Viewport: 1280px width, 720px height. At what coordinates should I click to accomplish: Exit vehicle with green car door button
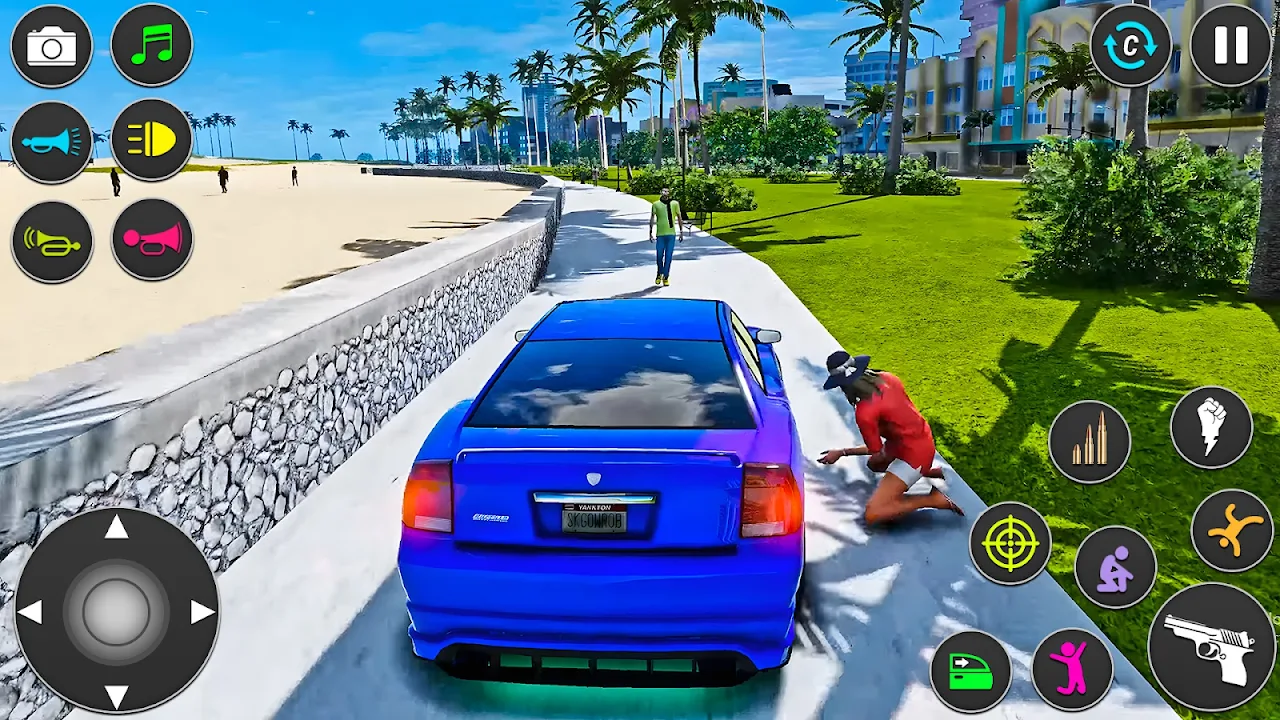click(970, 671)
